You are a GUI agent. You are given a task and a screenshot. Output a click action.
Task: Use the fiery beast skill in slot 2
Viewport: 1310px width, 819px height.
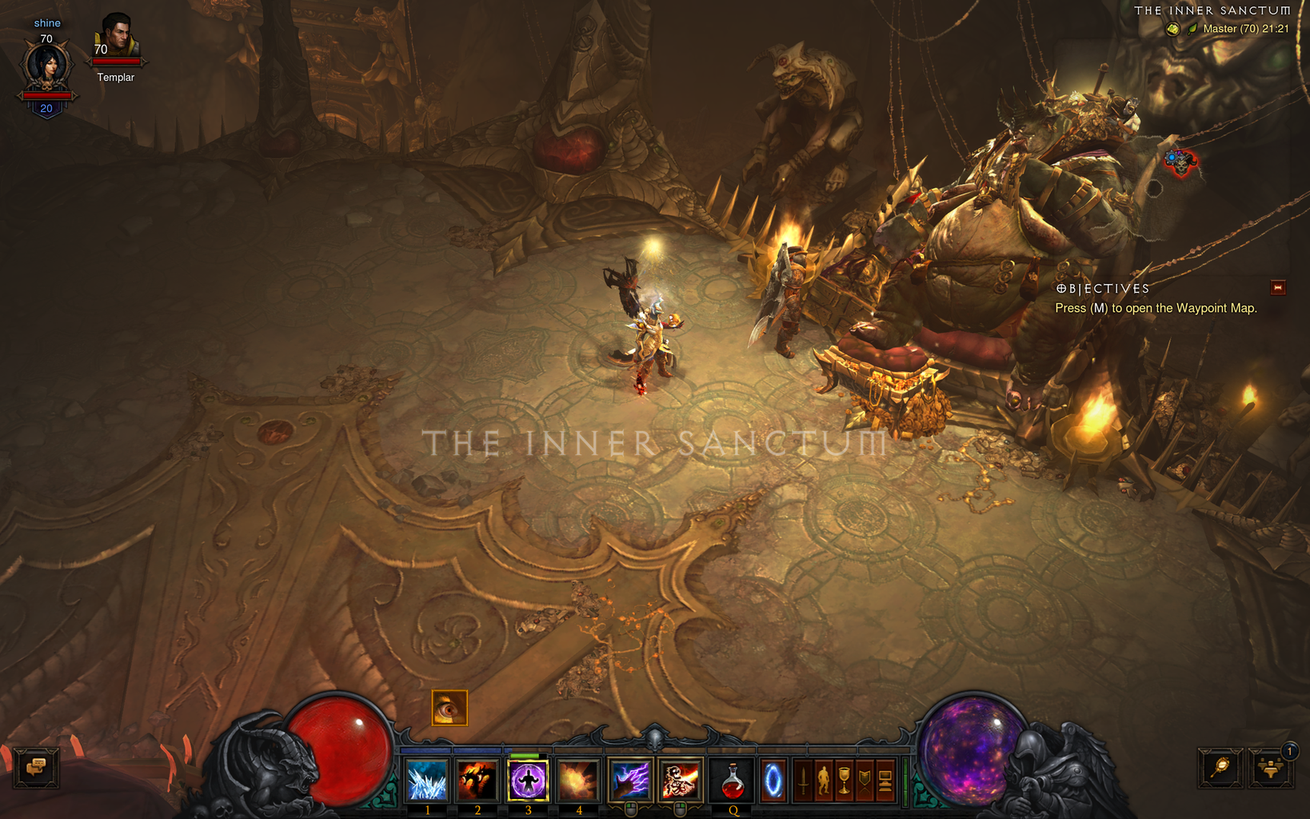[x=477, y=780]
